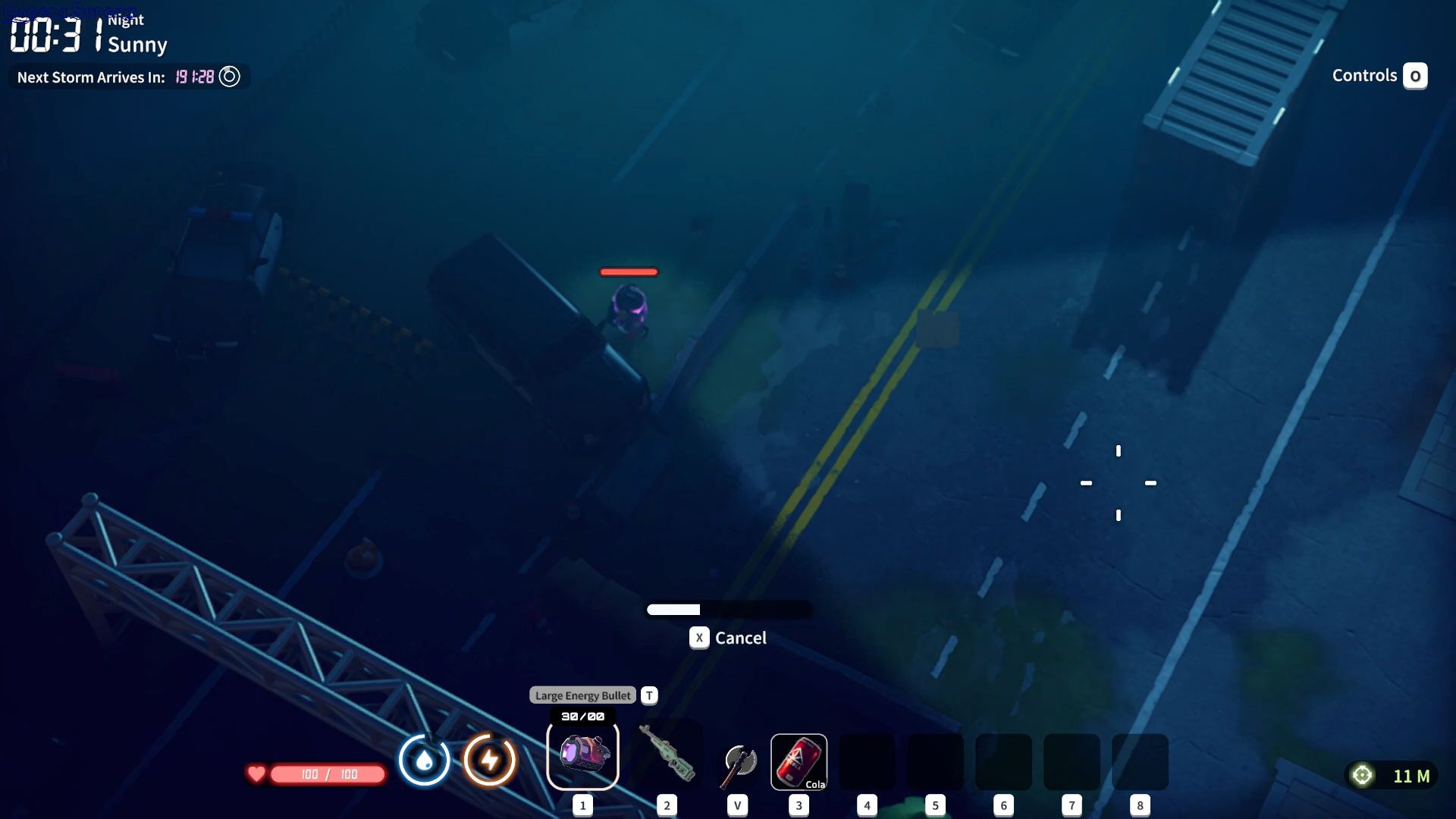
Task: Click the health bar showing 100/100
Action: tap(326, 774)
